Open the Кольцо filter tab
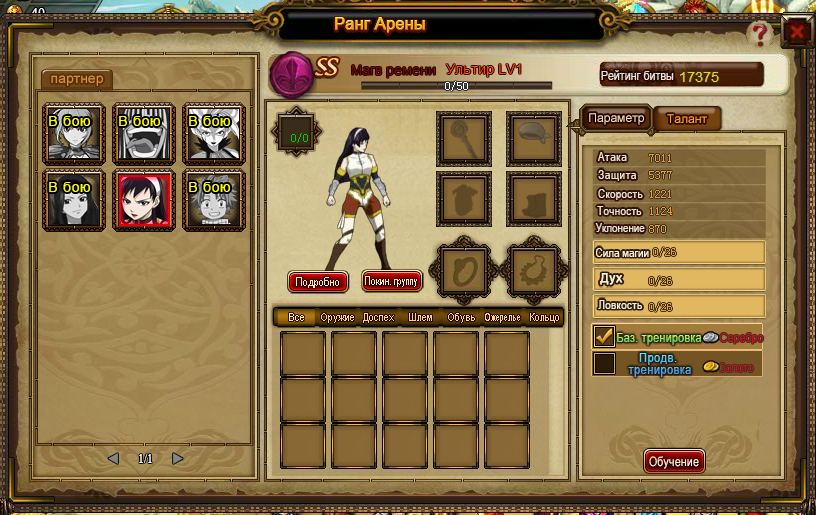The image size is (816, 515). 545,317
